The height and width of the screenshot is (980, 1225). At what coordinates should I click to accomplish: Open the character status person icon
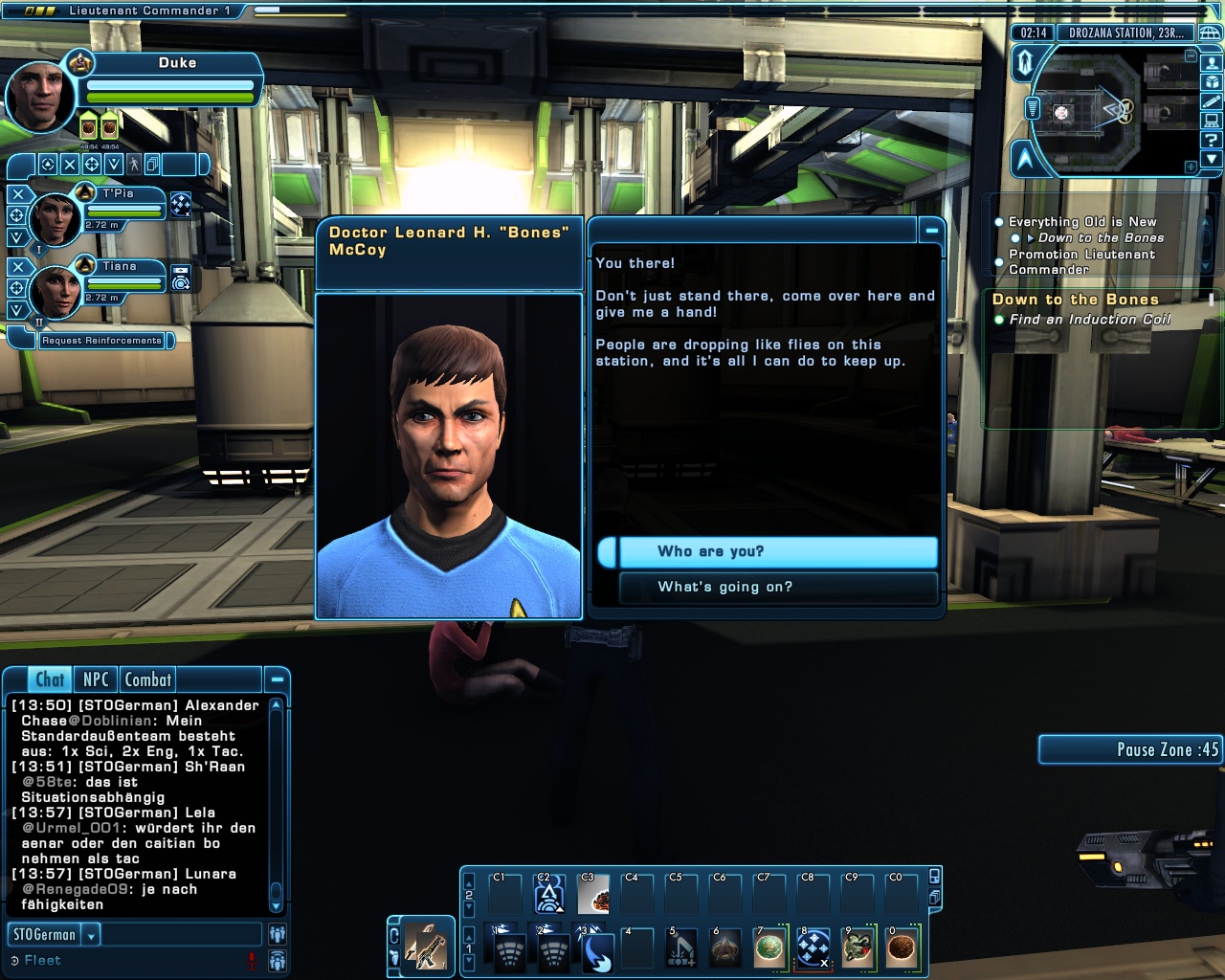[1212, 63]
